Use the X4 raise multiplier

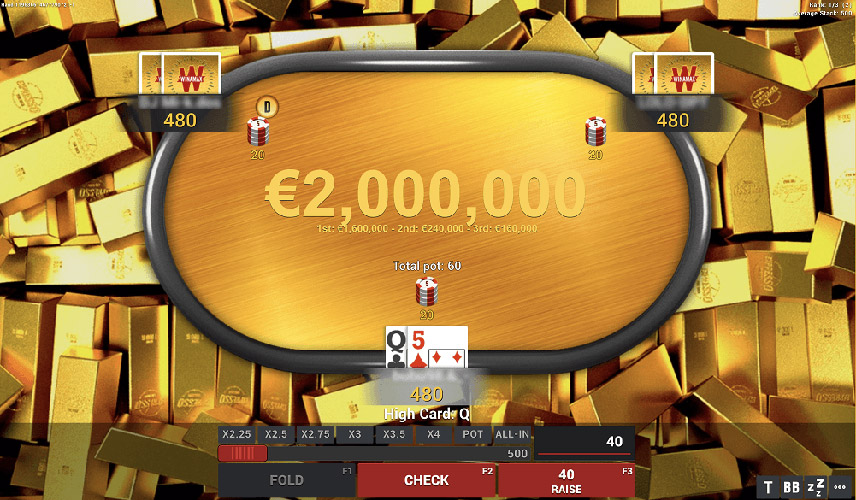(x=433, y=435)
